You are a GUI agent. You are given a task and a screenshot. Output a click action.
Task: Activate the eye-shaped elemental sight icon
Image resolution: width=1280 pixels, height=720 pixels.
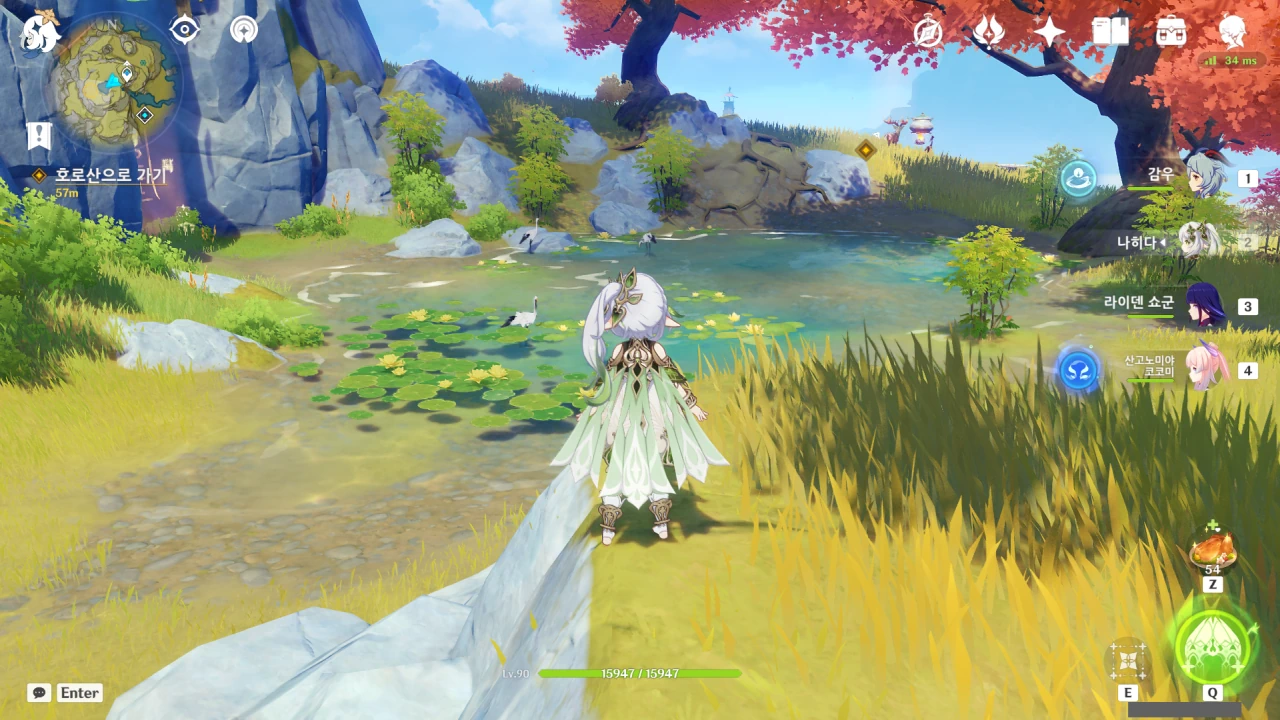point(185,30)
